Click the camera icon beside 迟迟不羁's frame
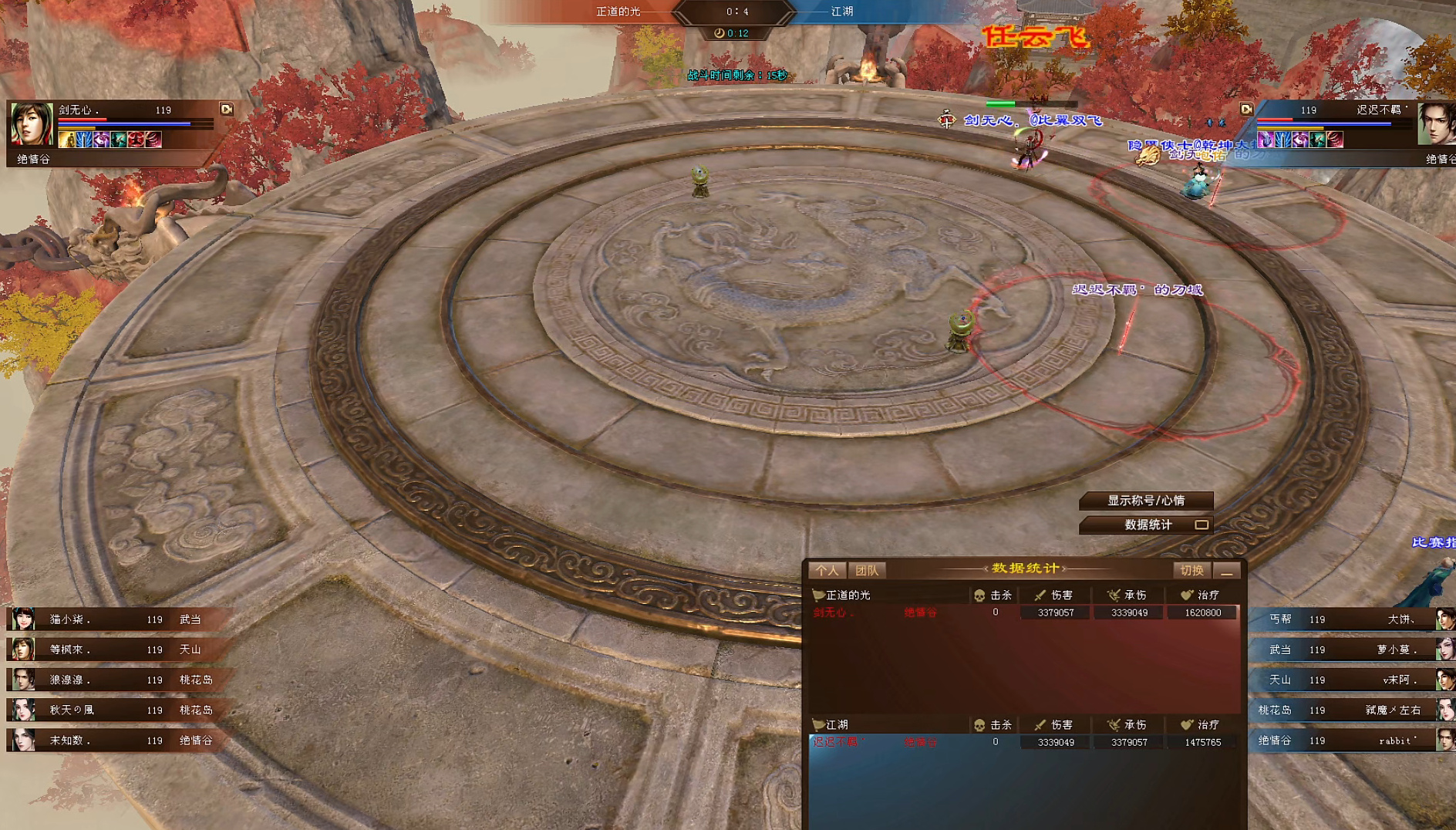 coord(1246,110)
